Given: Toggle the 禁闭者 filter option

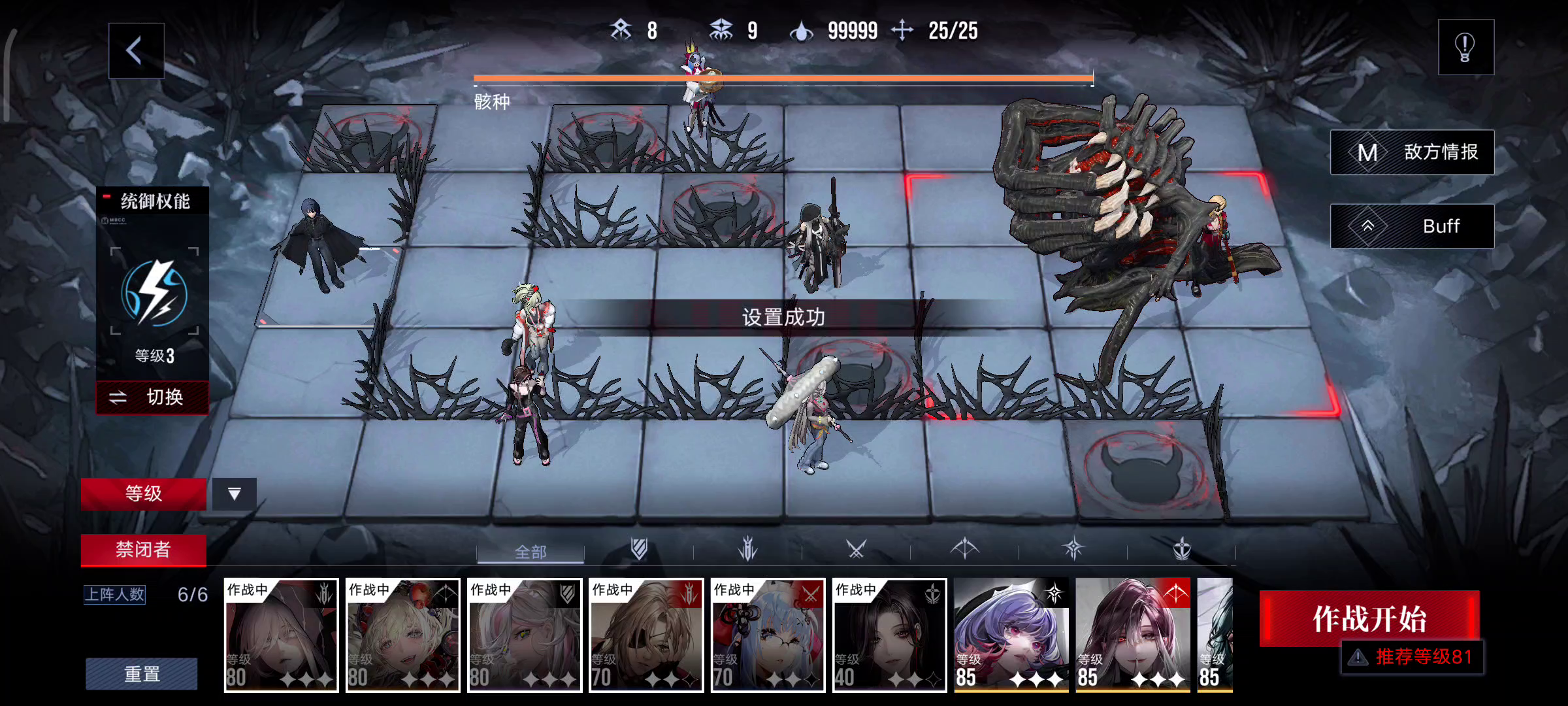Looking at the screenshot, I should click(x=143, y=550).
